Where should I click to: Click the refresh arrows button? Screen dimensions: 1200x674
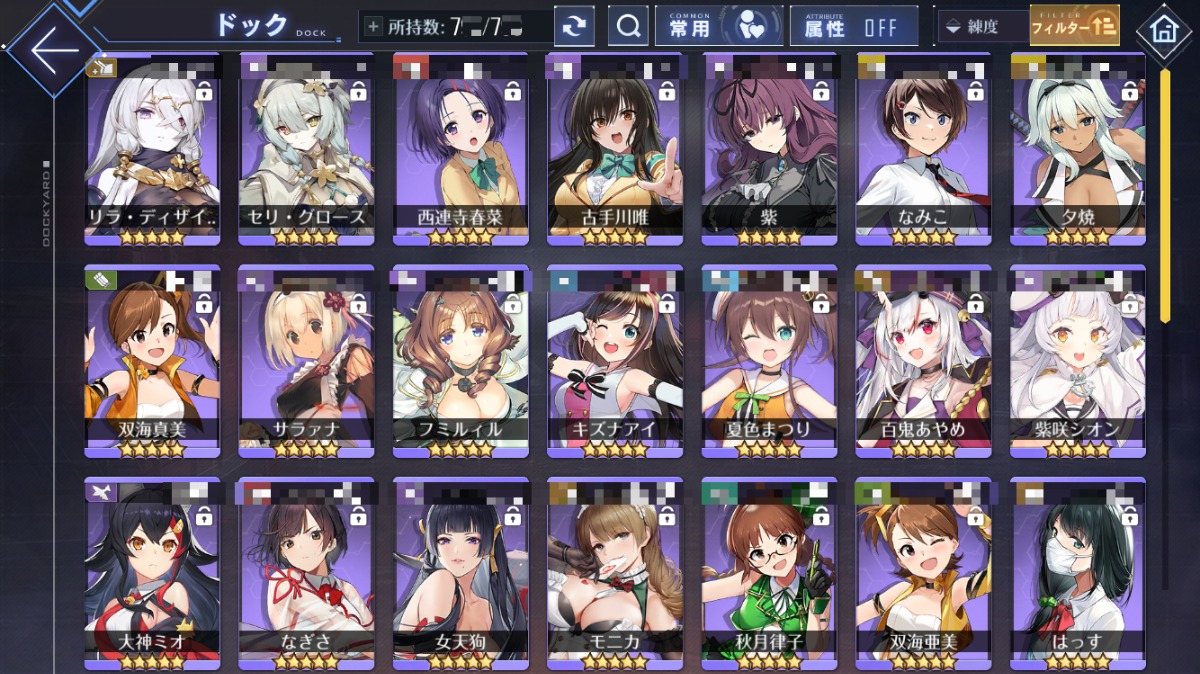(573, 27)
